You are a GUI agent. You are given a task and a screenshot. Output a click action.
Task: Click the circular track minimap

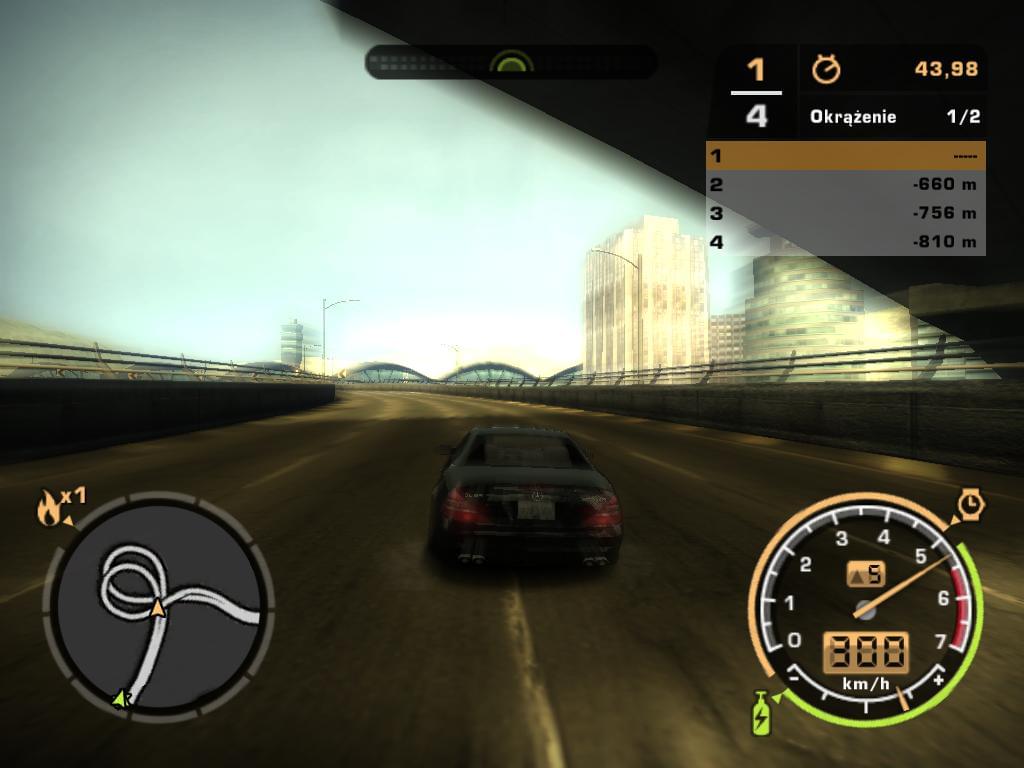158,606
